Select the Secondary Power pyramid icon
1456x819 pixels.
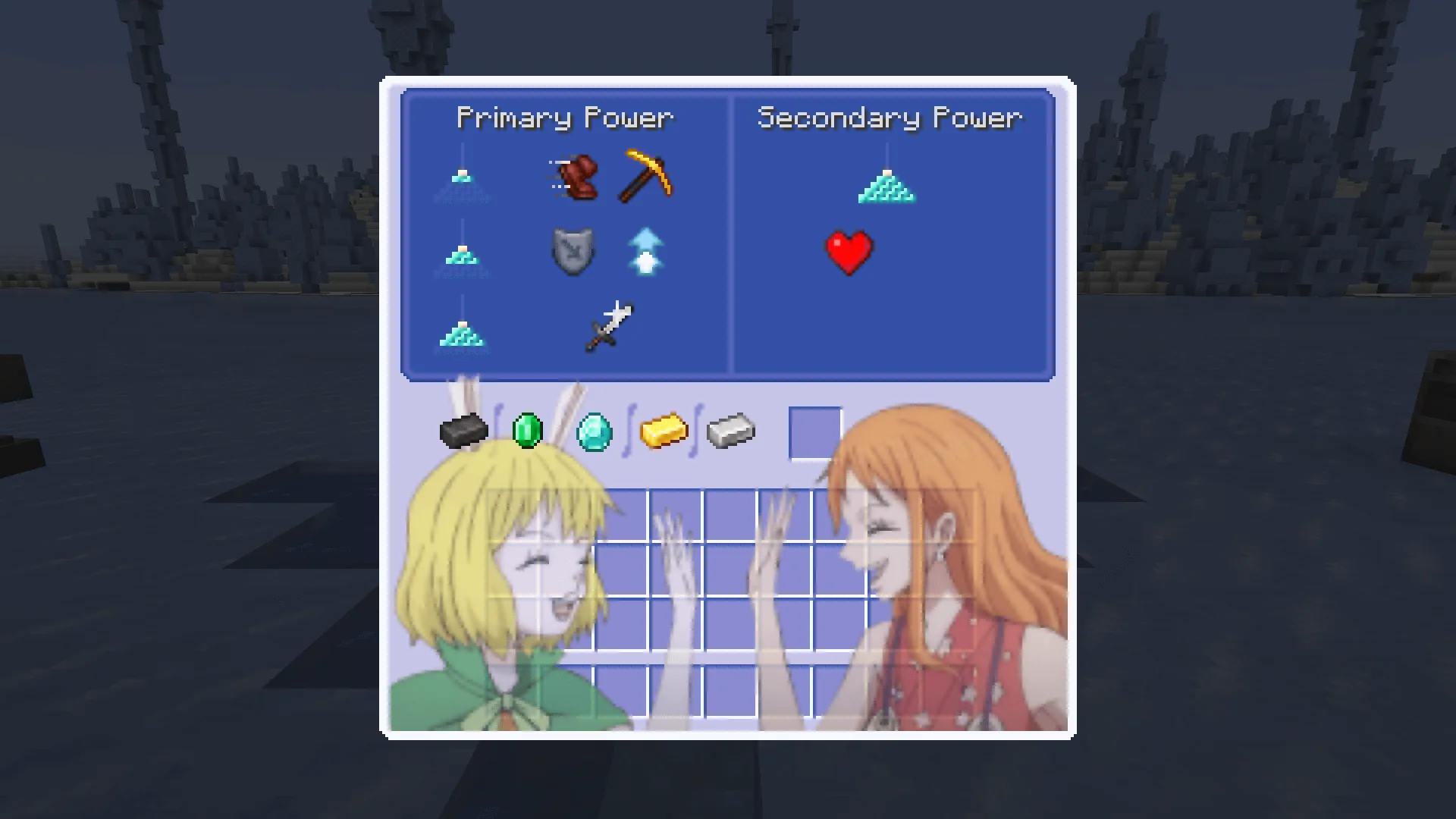click(x=886, y=186)
